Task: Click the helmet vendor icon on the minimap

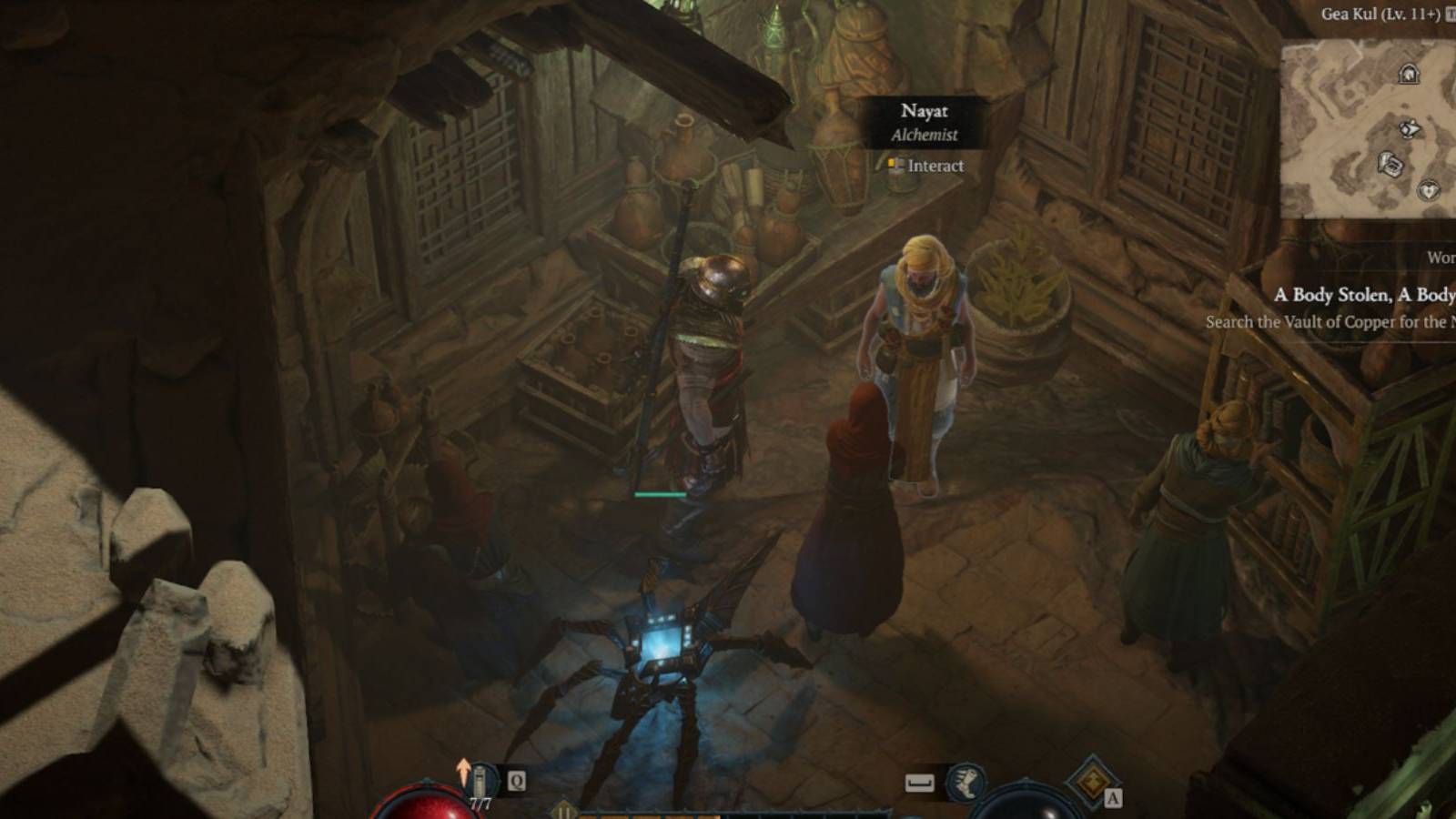Action: [x=1409, y=73]
